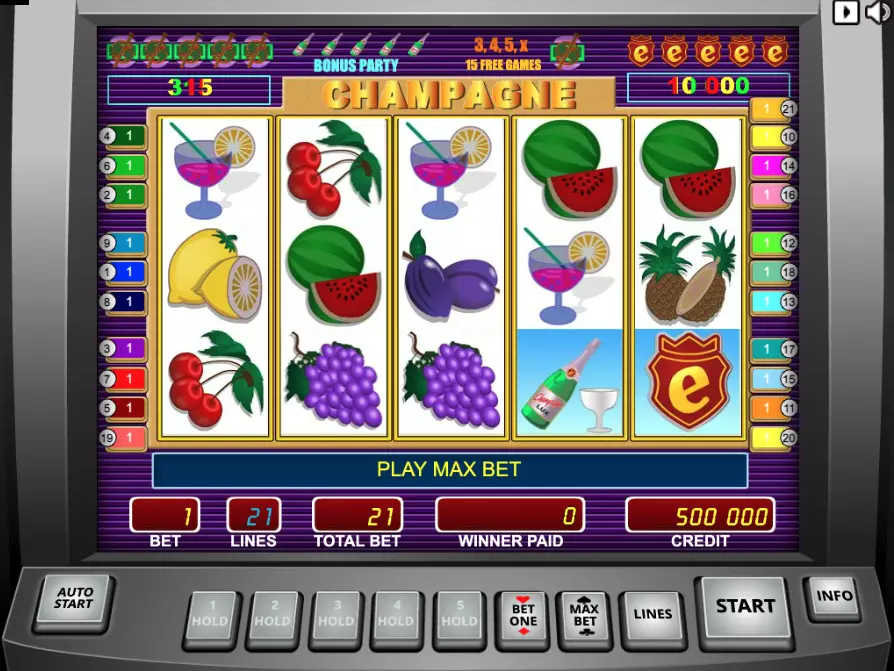This screenshot has height=671, width=894.
Task: Click the BET ONE button
Action: (x=523, y=615)
